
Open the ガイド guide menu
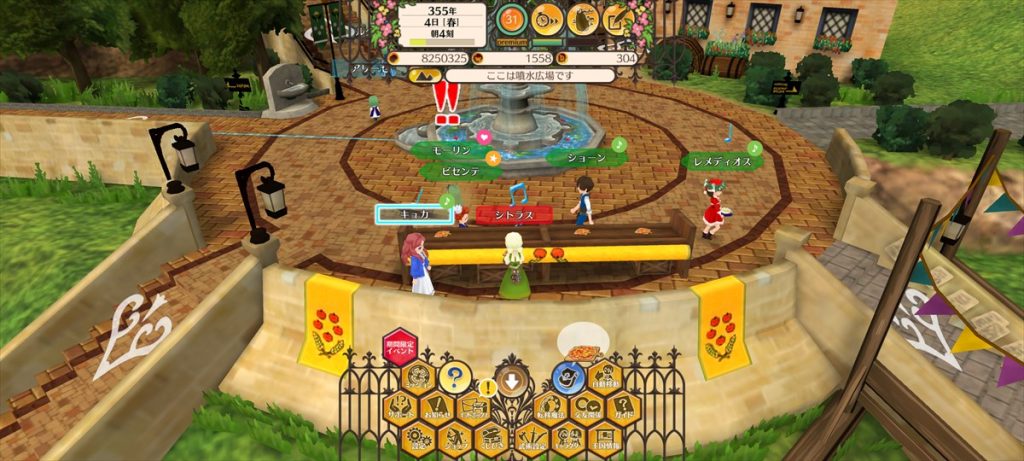click(623, 407)
